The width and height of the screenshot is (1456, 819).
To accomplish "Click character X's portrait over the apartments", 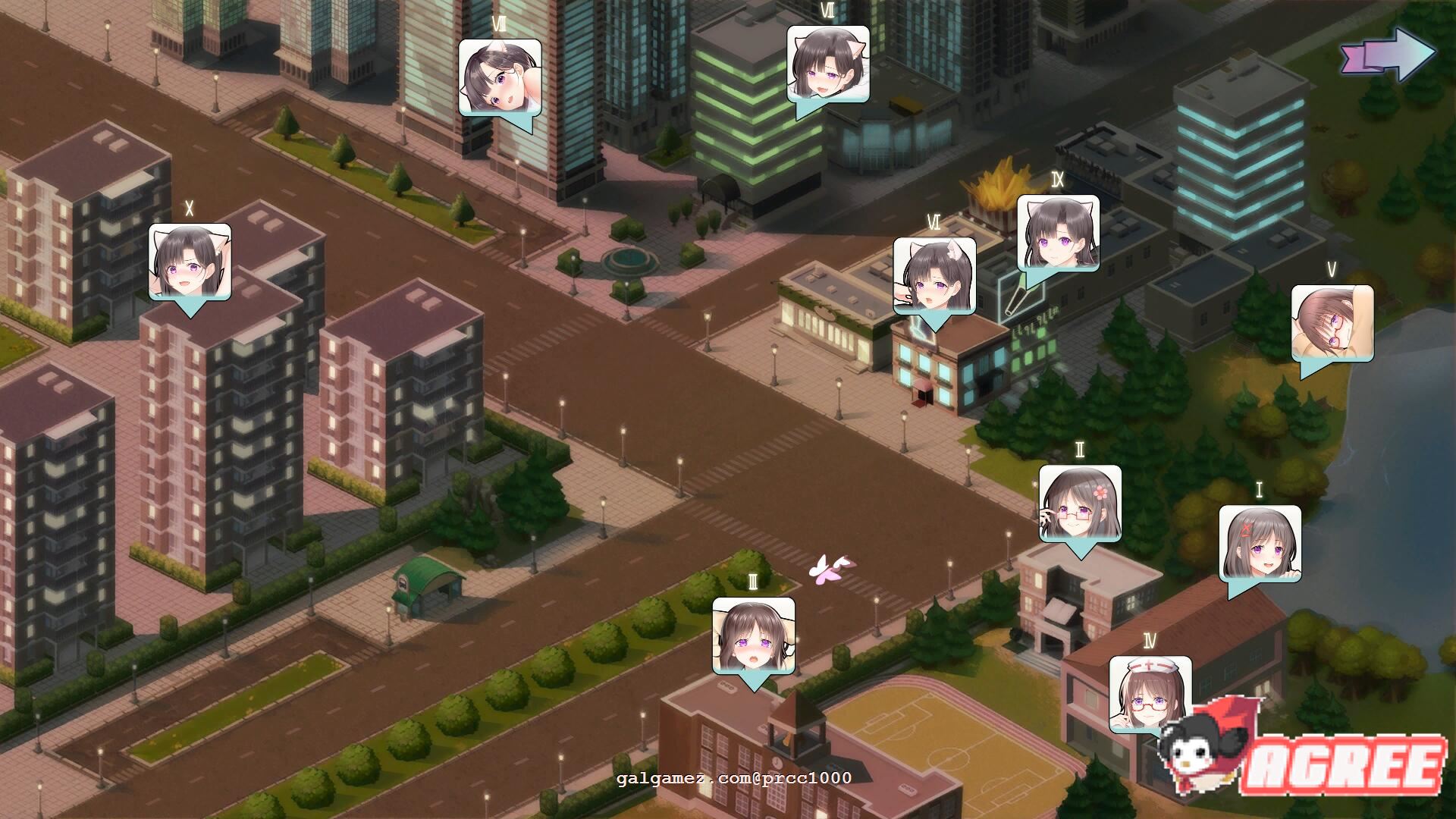I will click(x=188, y=262).
